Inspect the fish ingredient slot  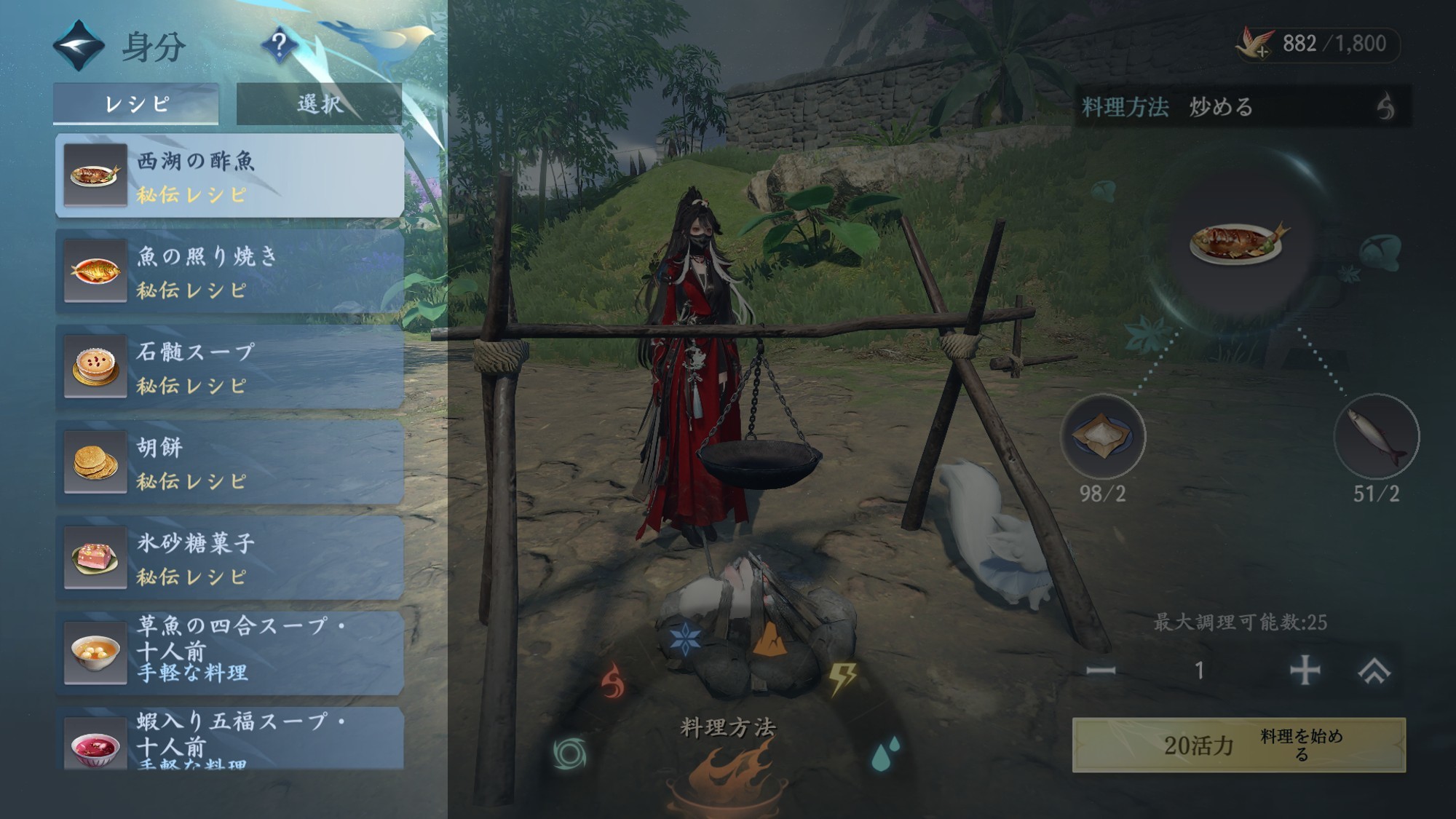1376,437
